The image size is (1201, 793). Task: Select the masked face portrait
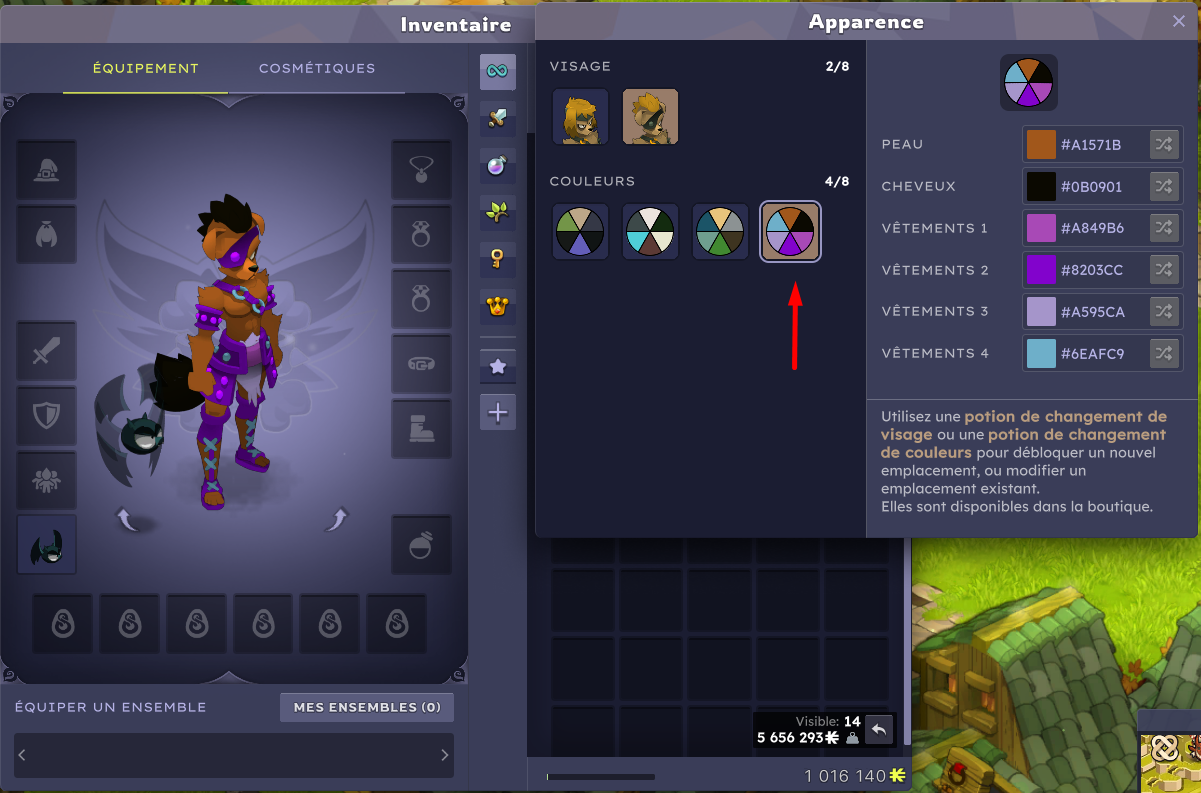(x=650, y=117)
